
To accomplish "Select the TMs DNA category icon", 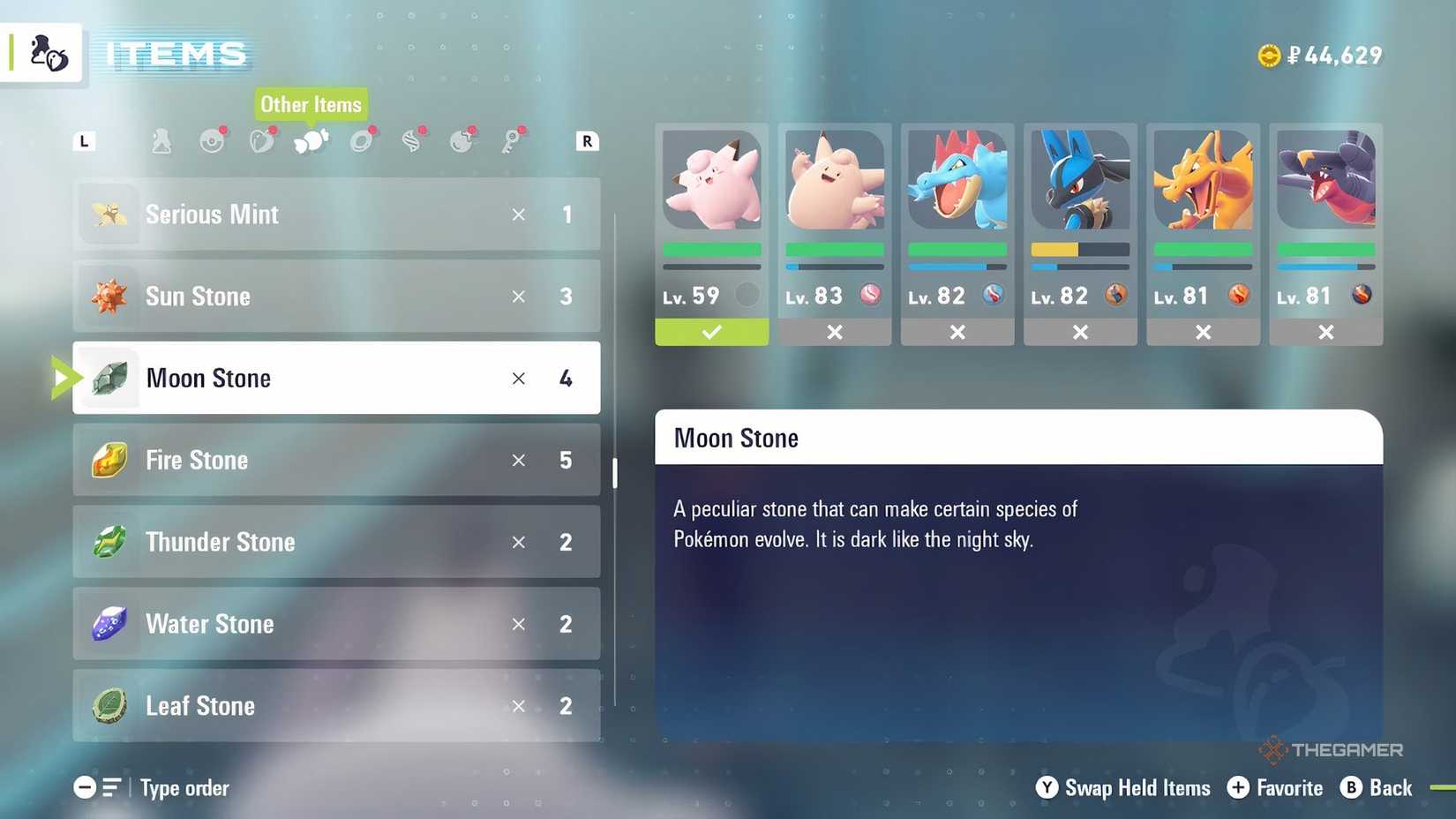I will click(411, 140).
